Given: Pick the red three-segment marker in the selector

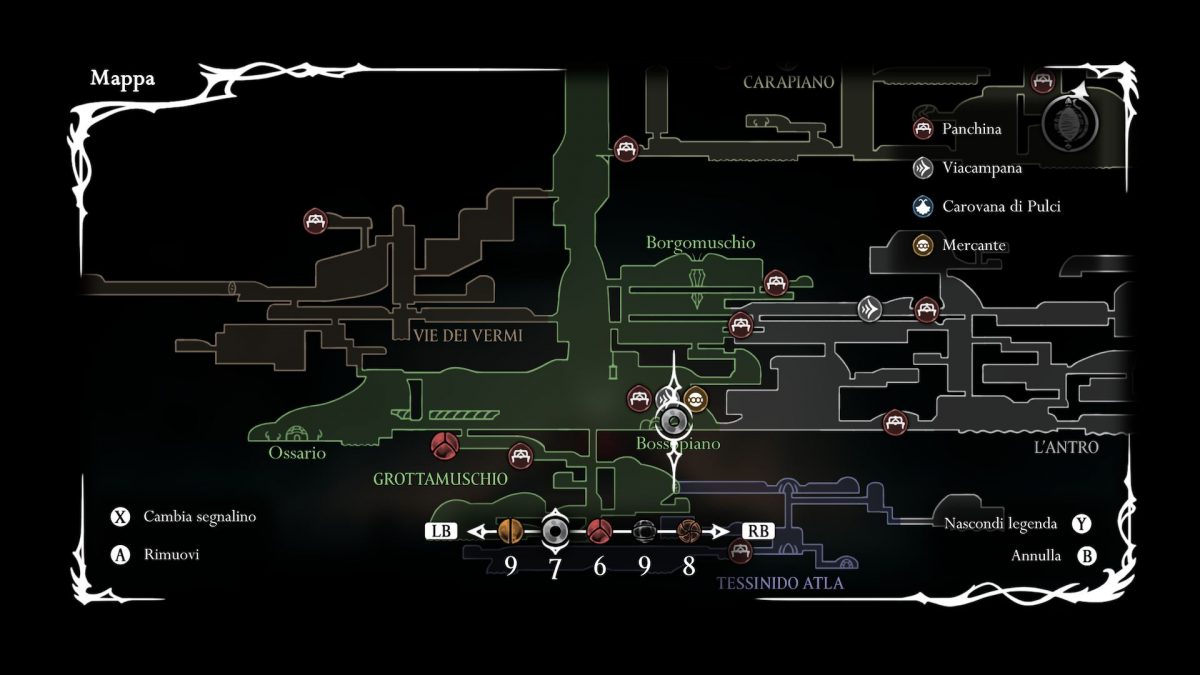Looking at the screenshot, I should click(x=599, y=531).
